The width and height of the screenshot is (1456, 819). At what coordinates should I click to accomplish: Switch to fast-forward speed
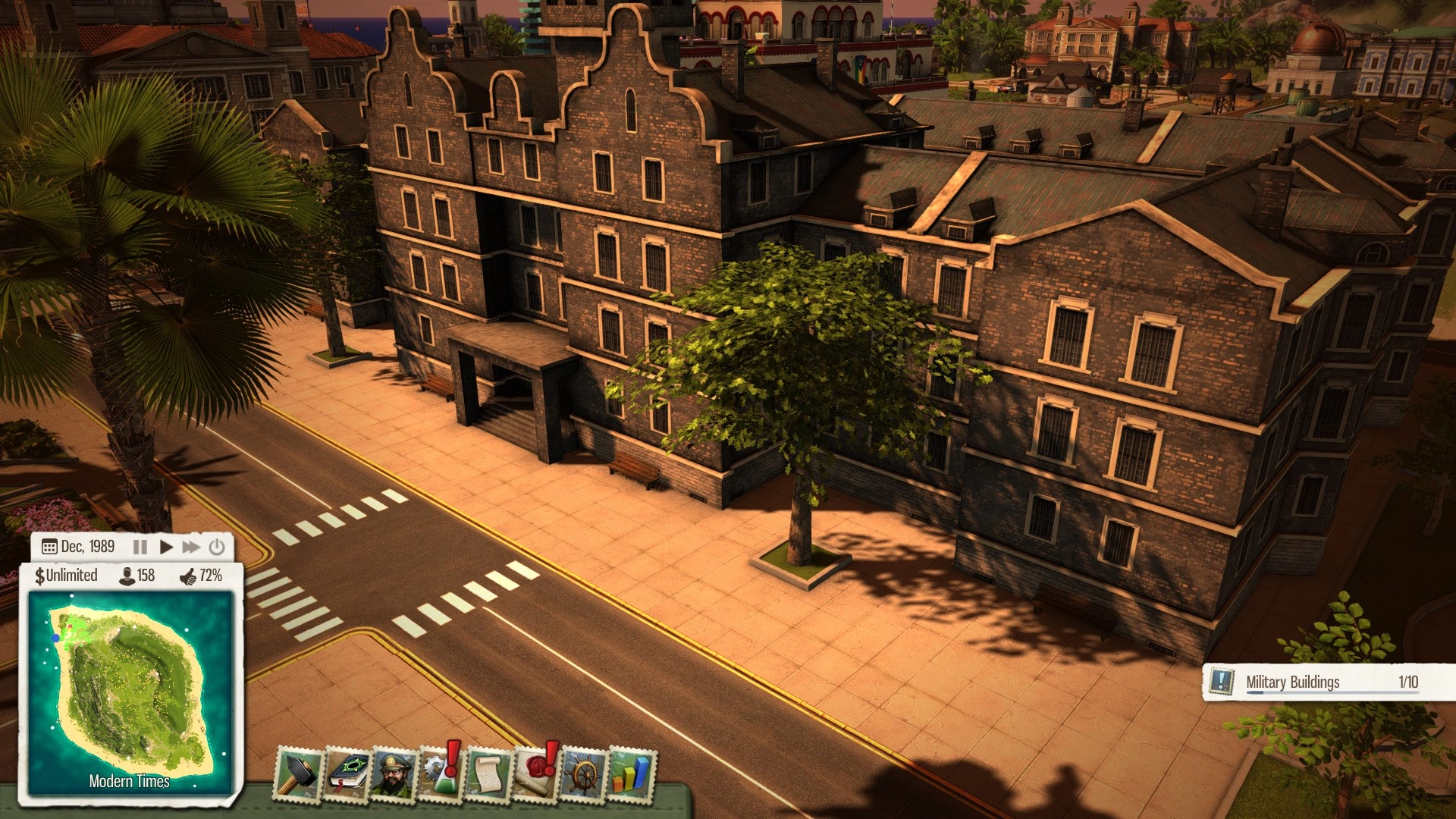[191, 547]
